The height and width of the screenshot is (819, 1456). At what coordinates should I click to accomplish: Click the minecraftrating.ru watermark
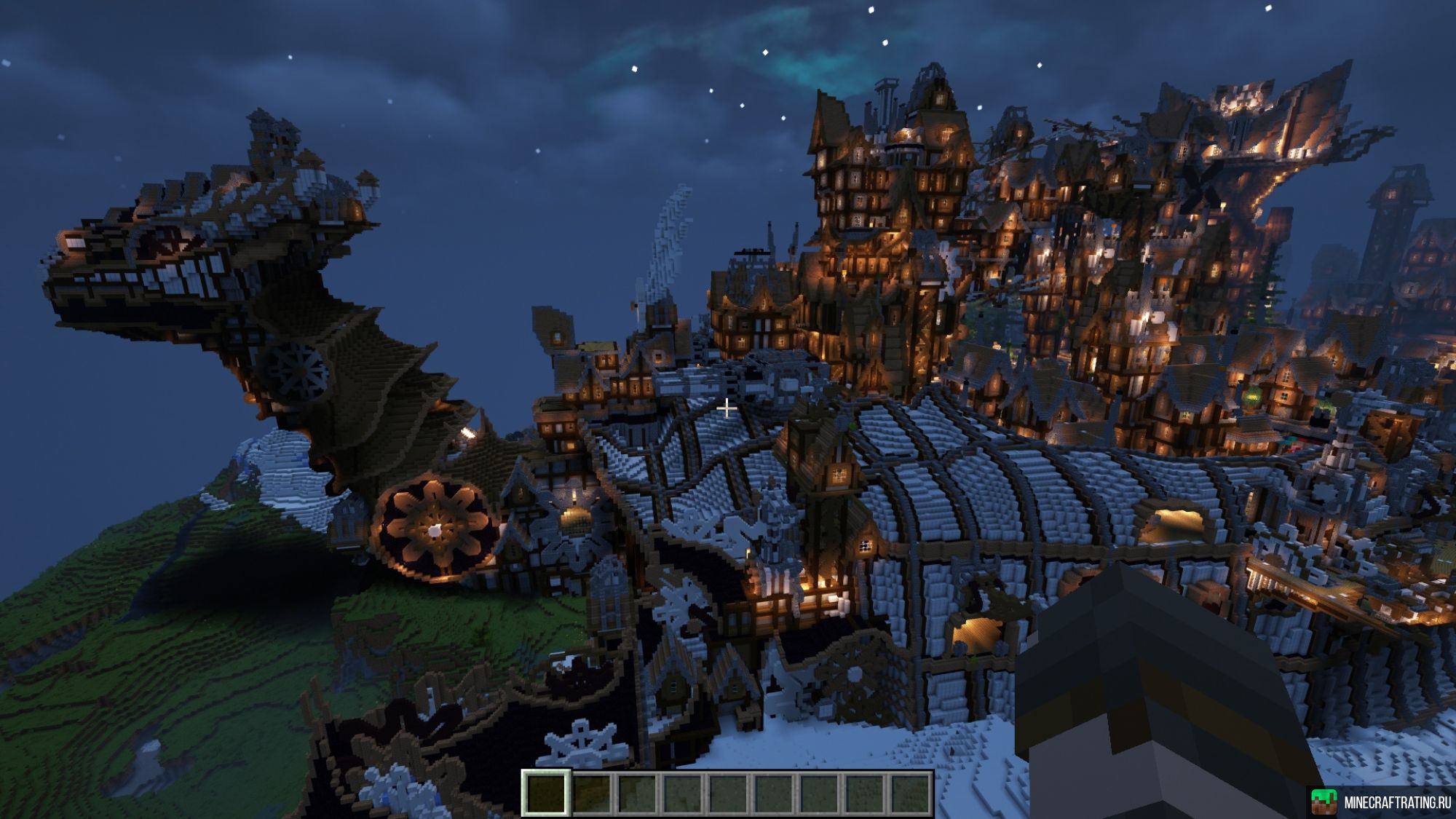click(x=1381, y=802)
